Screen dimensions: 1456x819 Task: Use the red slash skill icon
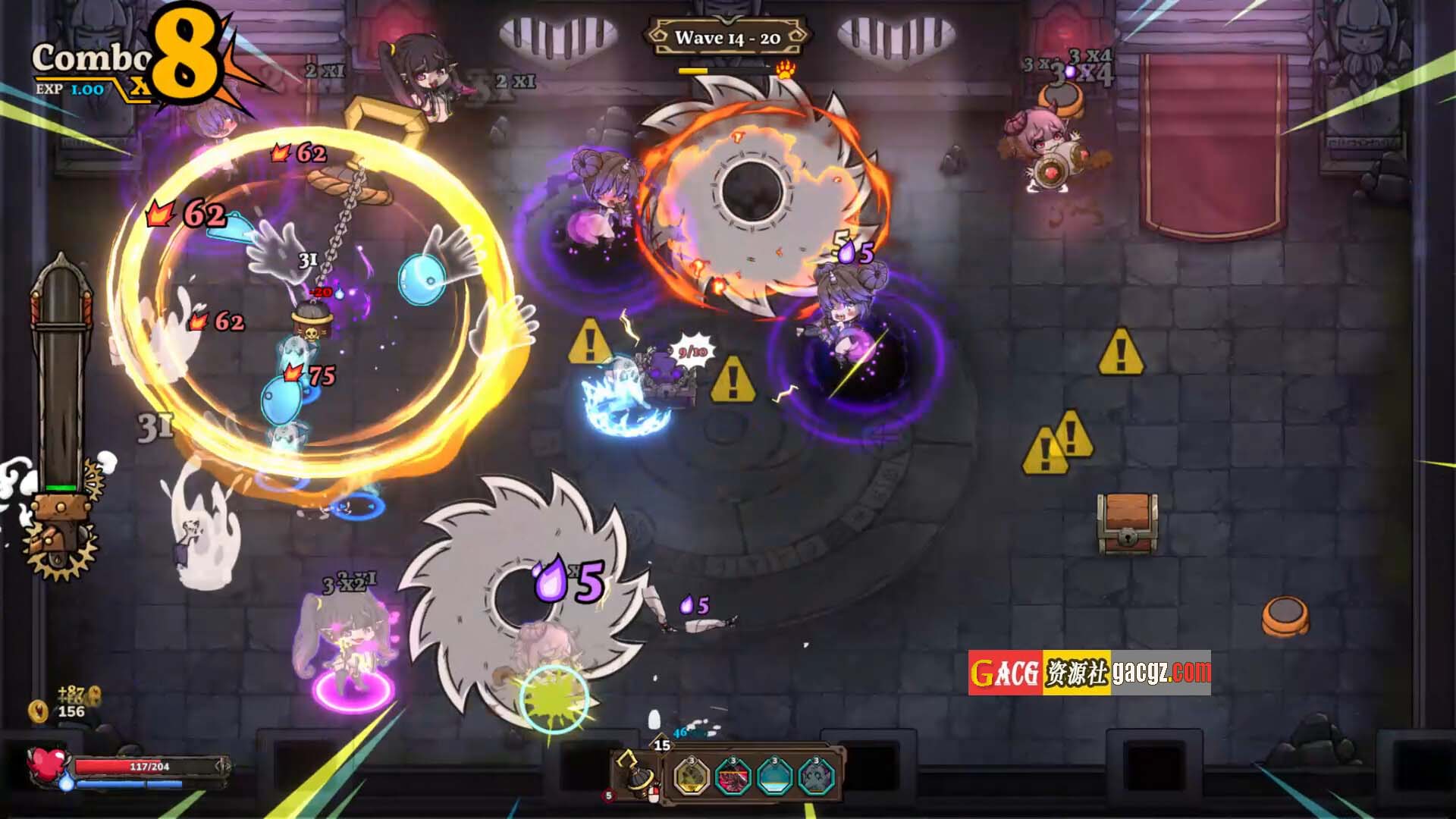[733, 777]
